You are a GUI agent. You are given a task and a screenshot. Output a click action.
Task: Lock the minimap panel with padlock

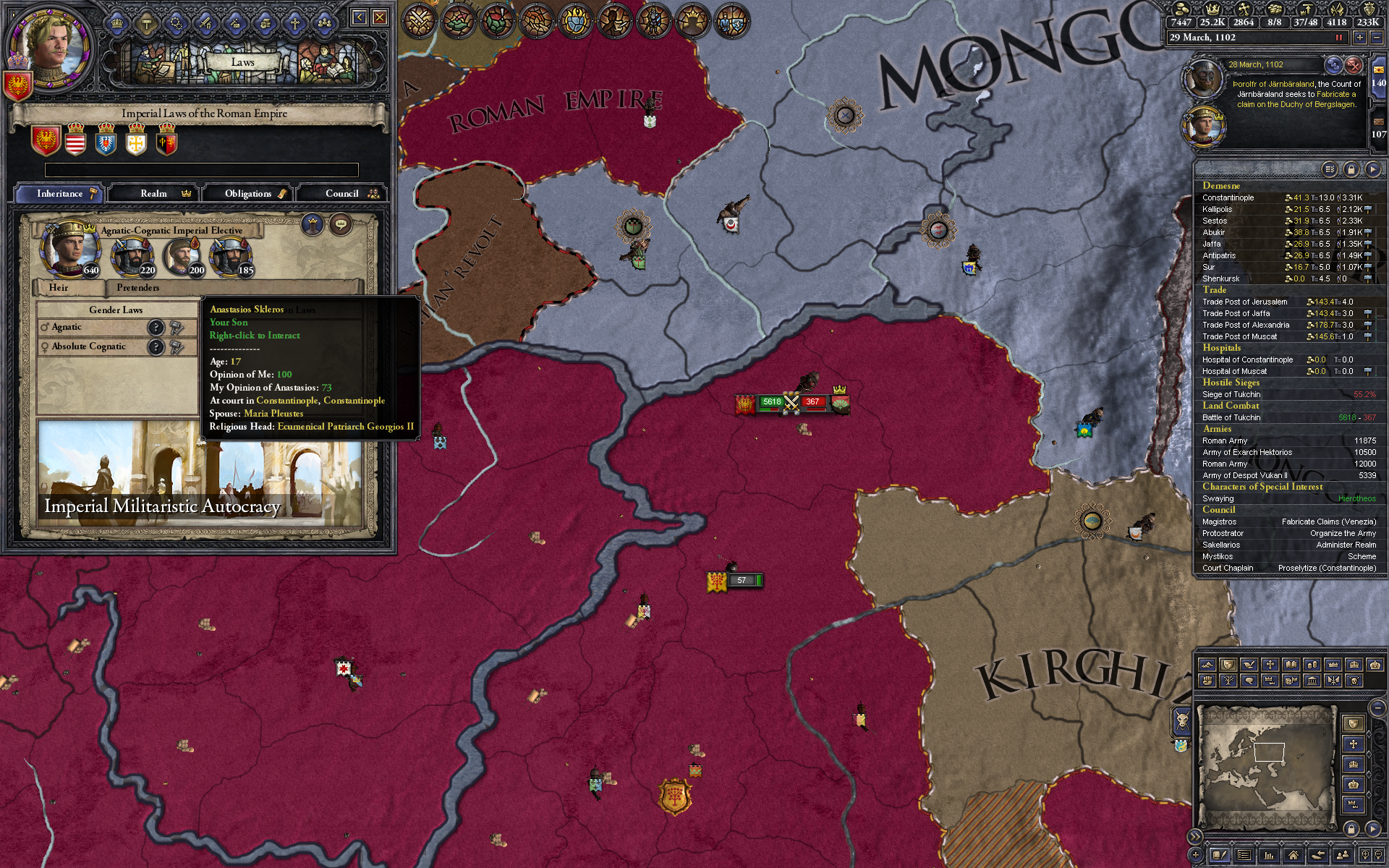point(1351,828)
